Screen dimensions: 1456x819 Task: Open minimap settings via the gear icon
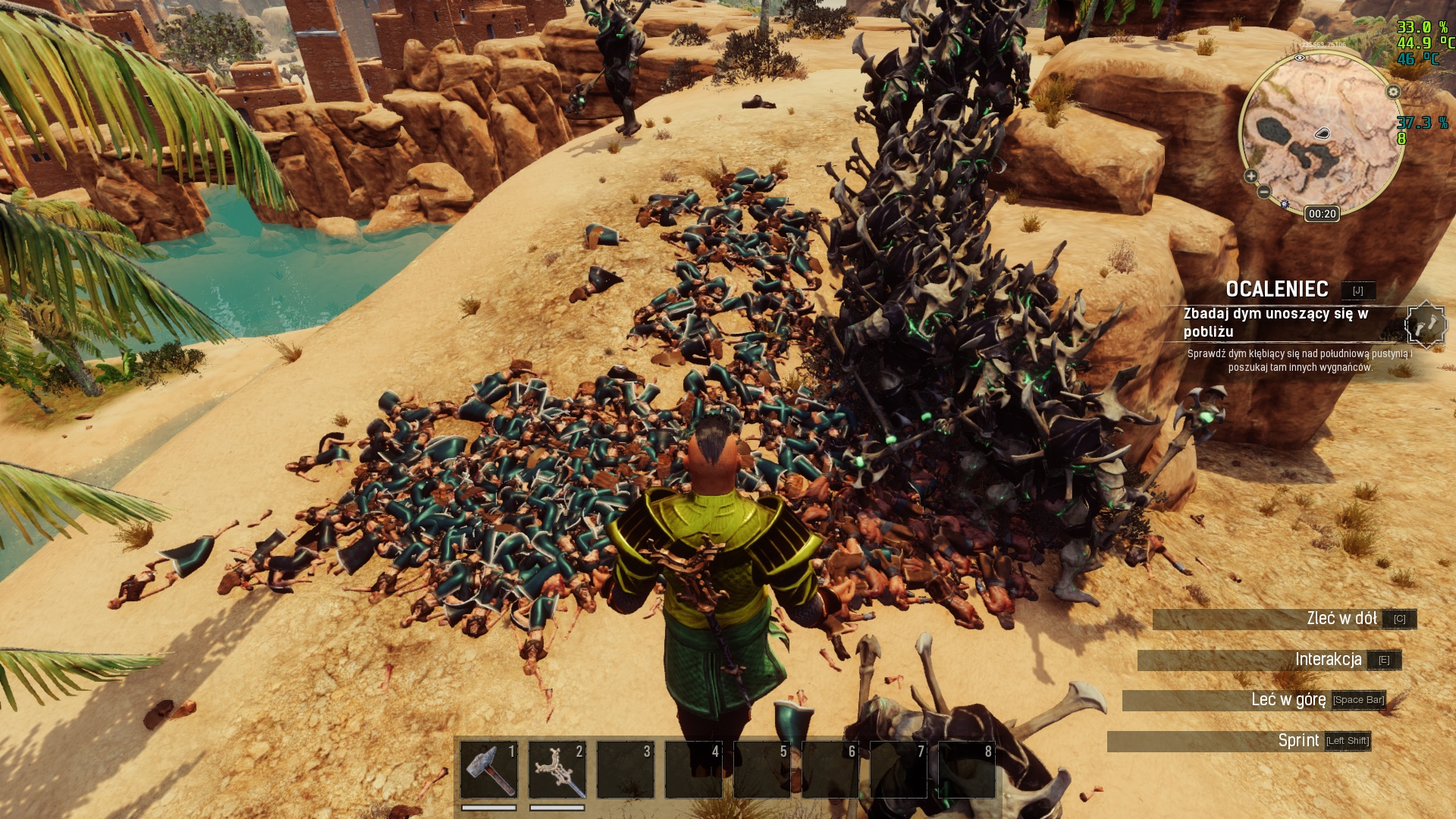click(1393, 92)
